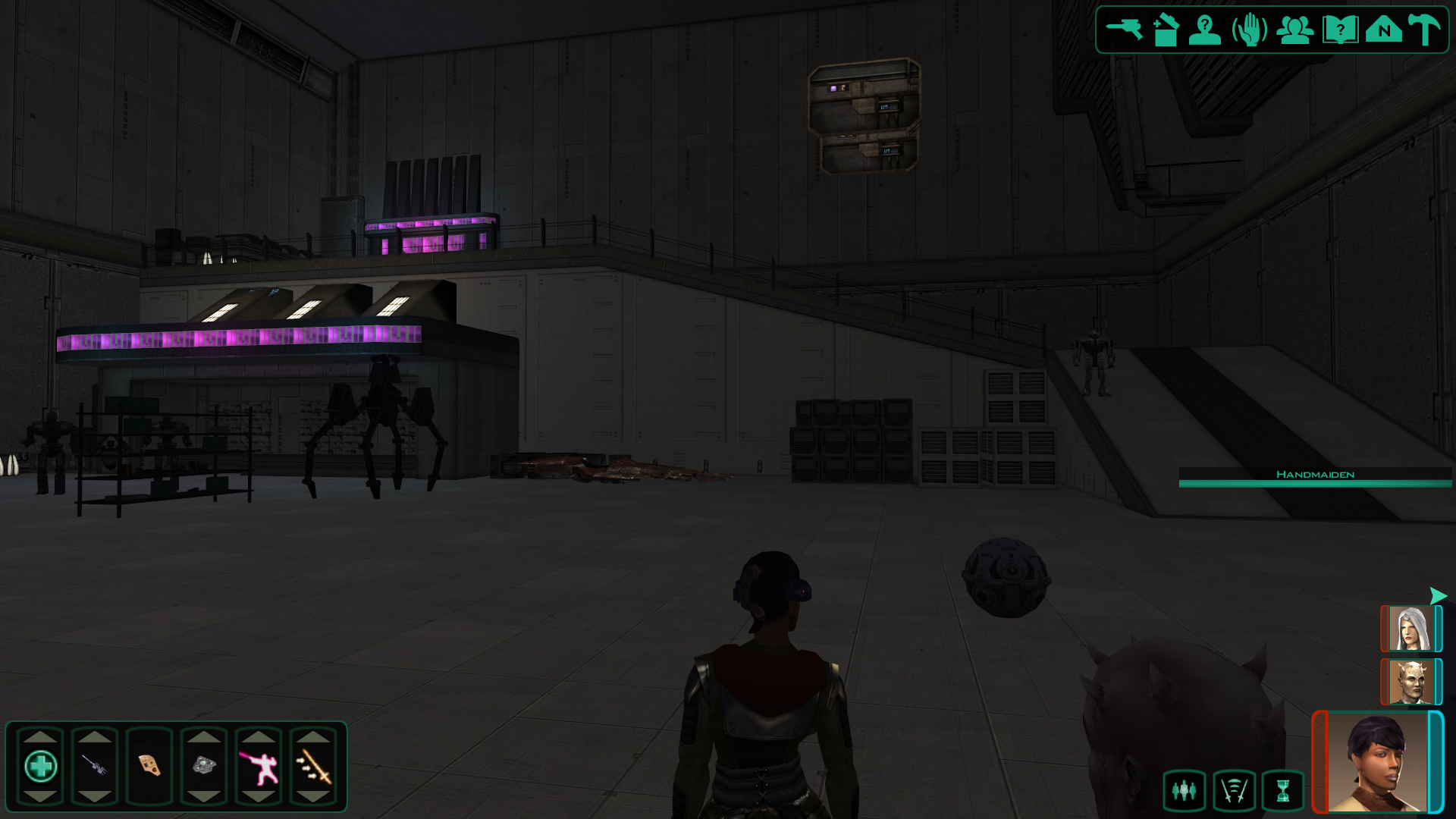Viewport: 1456px width, 819px height.
Task: Pause the game with hourglass button
Action: click(1283, 791)
